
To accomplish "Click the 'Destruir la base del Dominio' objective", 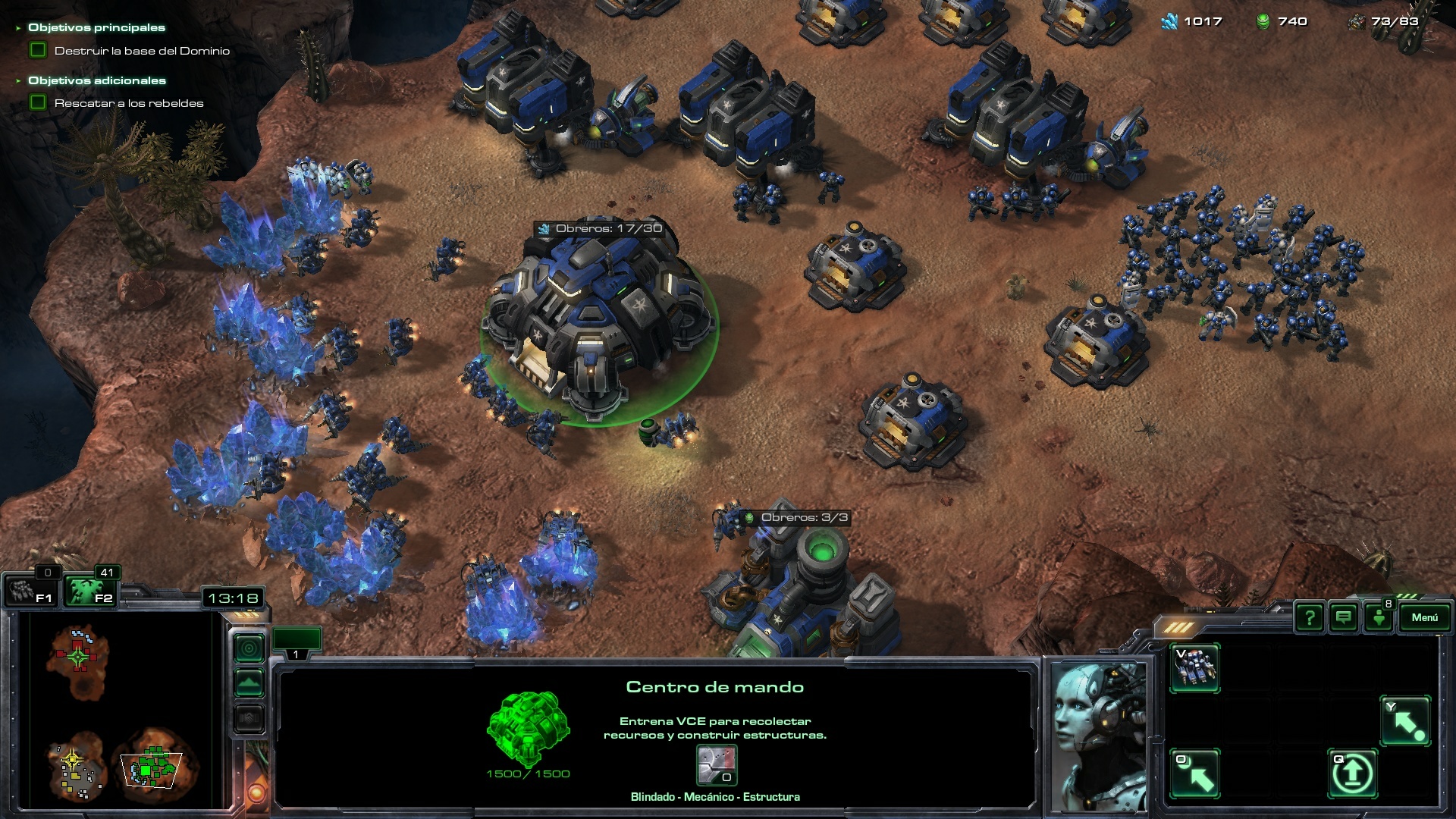I will pyautogui.click(x=142, y=51).
